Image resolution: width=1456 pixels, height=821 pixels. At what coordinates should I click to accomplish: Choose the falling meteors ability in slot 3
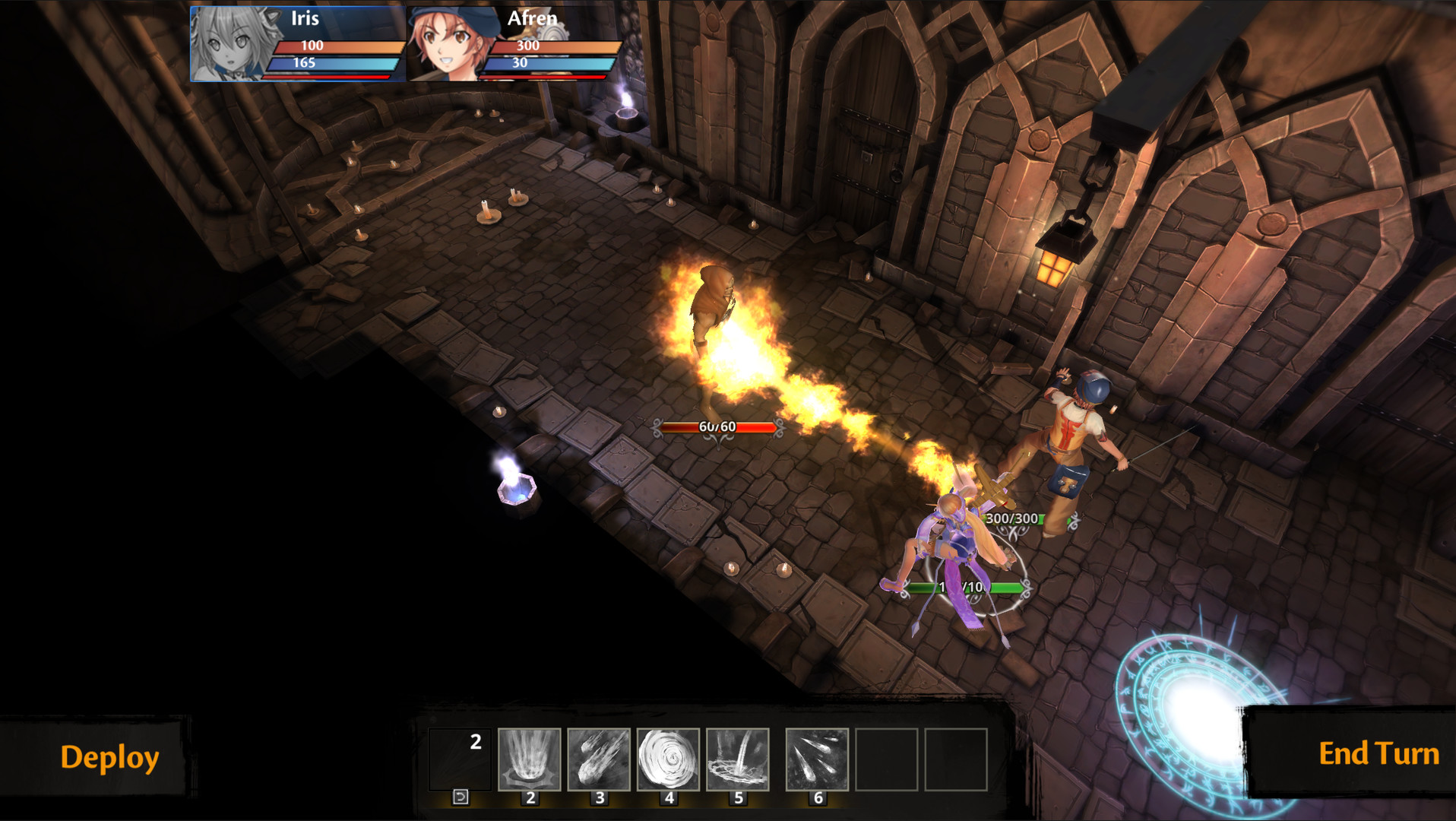599,759
